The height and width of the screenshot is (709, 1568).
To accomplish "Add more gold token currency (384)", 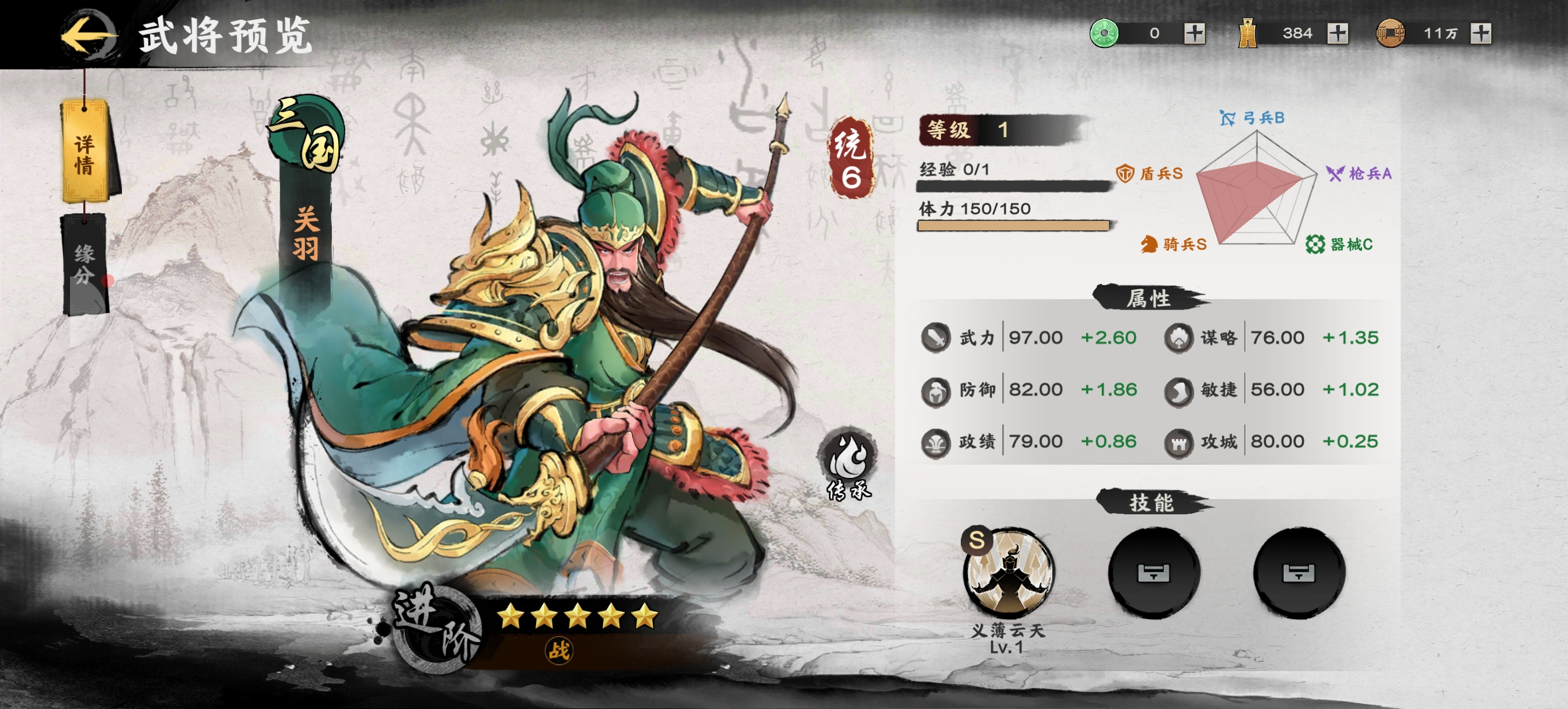I will click(1338, 33).
